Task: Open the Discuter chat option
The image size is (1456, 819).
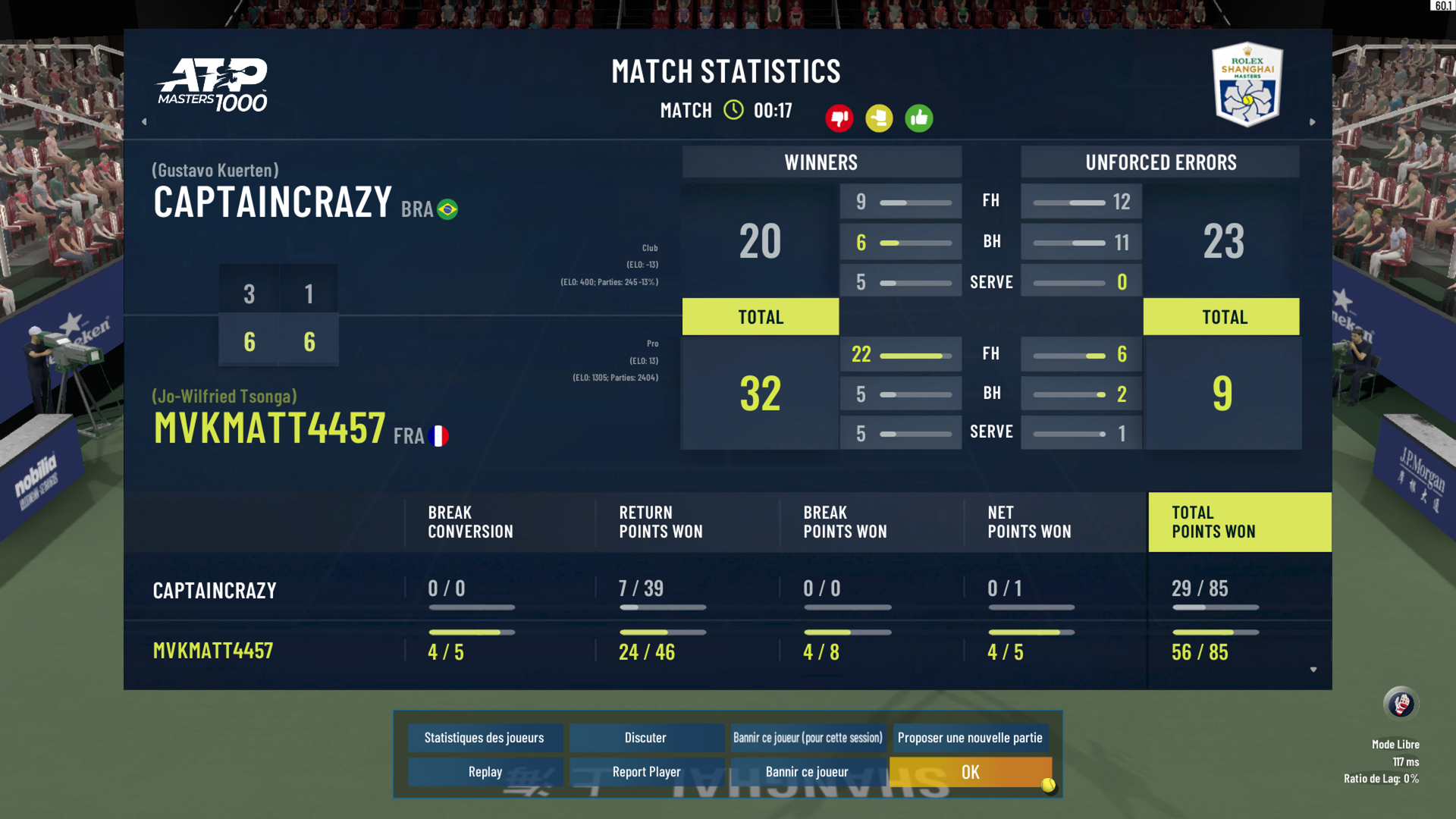Action: coord(645,737)
